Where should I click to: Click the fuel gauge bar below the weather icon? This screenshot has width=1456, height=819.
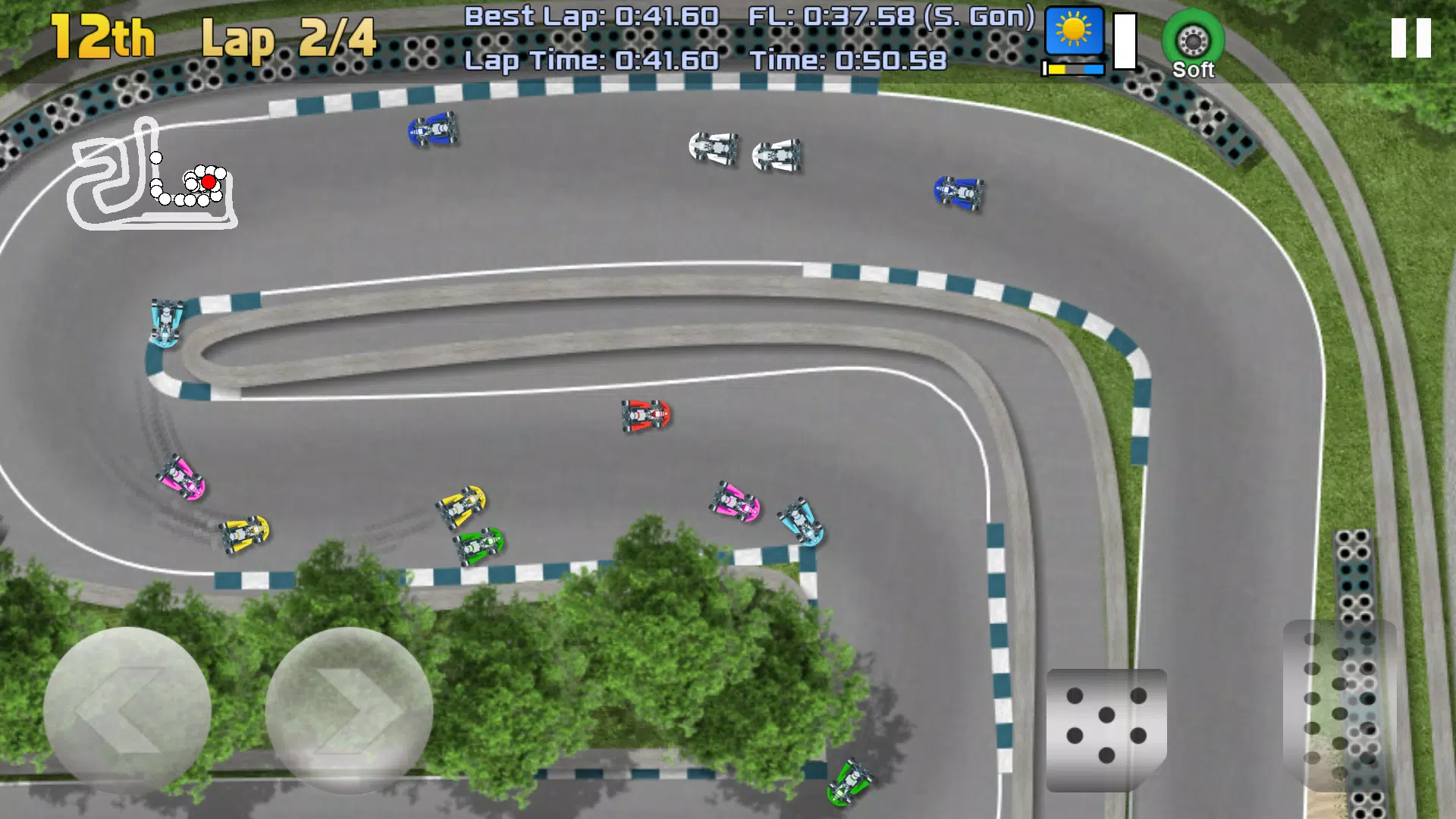tap(1072, 68)
